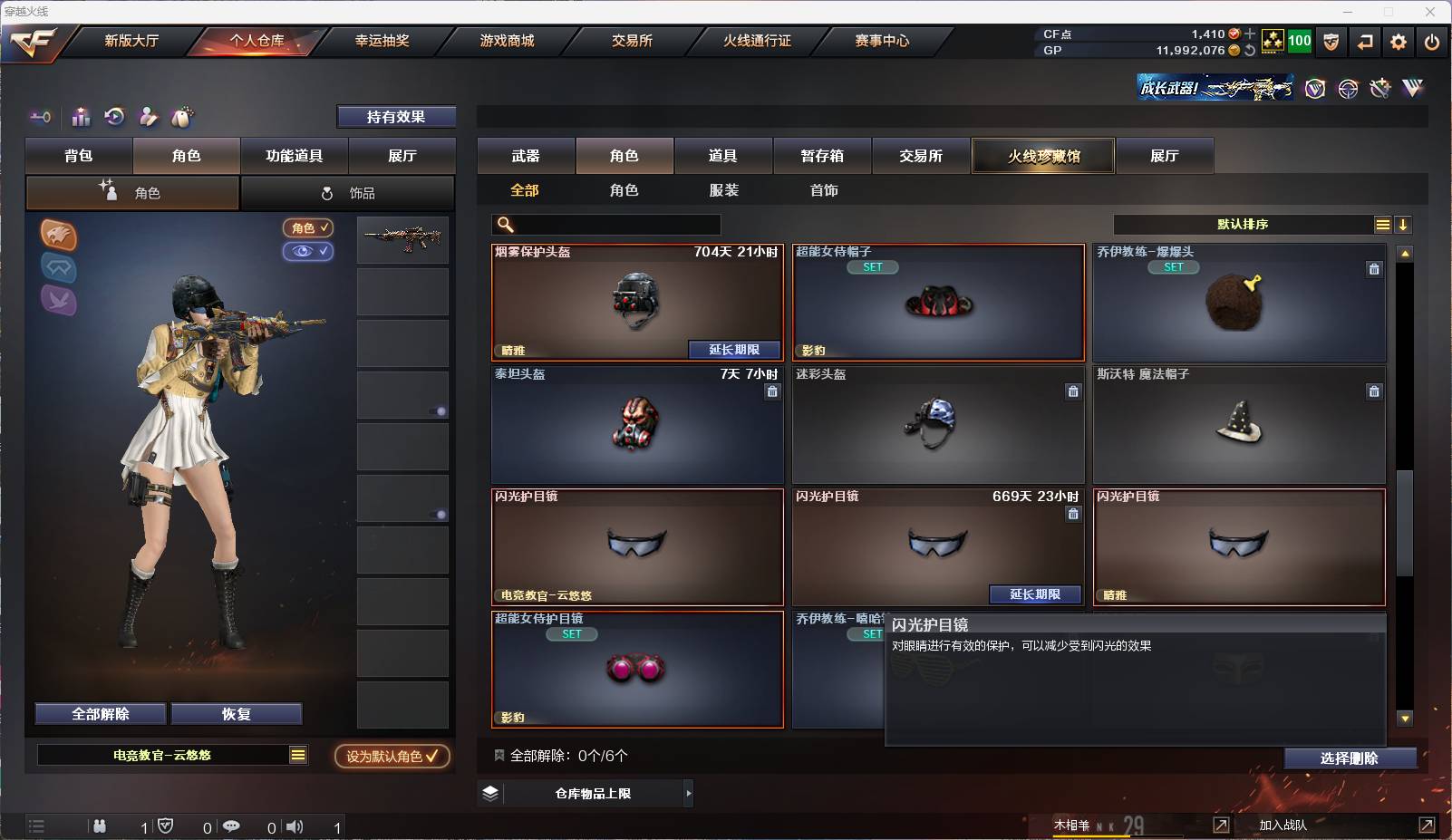
Task: Click the list view icon beside 默认排序
Action: [1382, 224]
